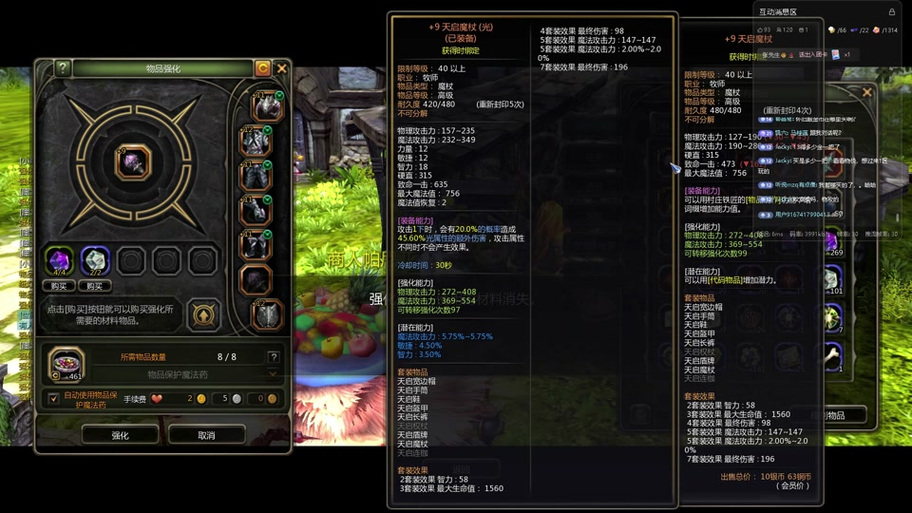
Task: Click the orange C button beside close
Action: click(263, 68)
